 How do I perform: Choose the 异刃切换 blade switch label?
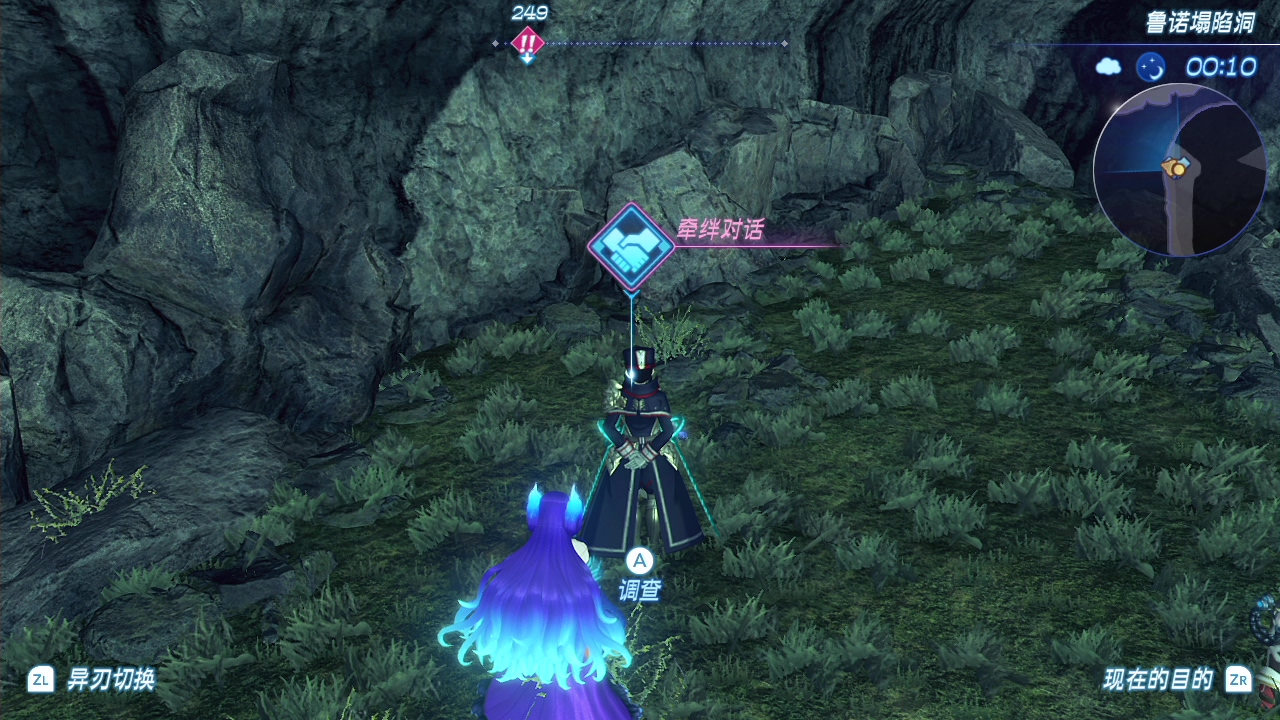pyautogui.click(x=110, y=680)
